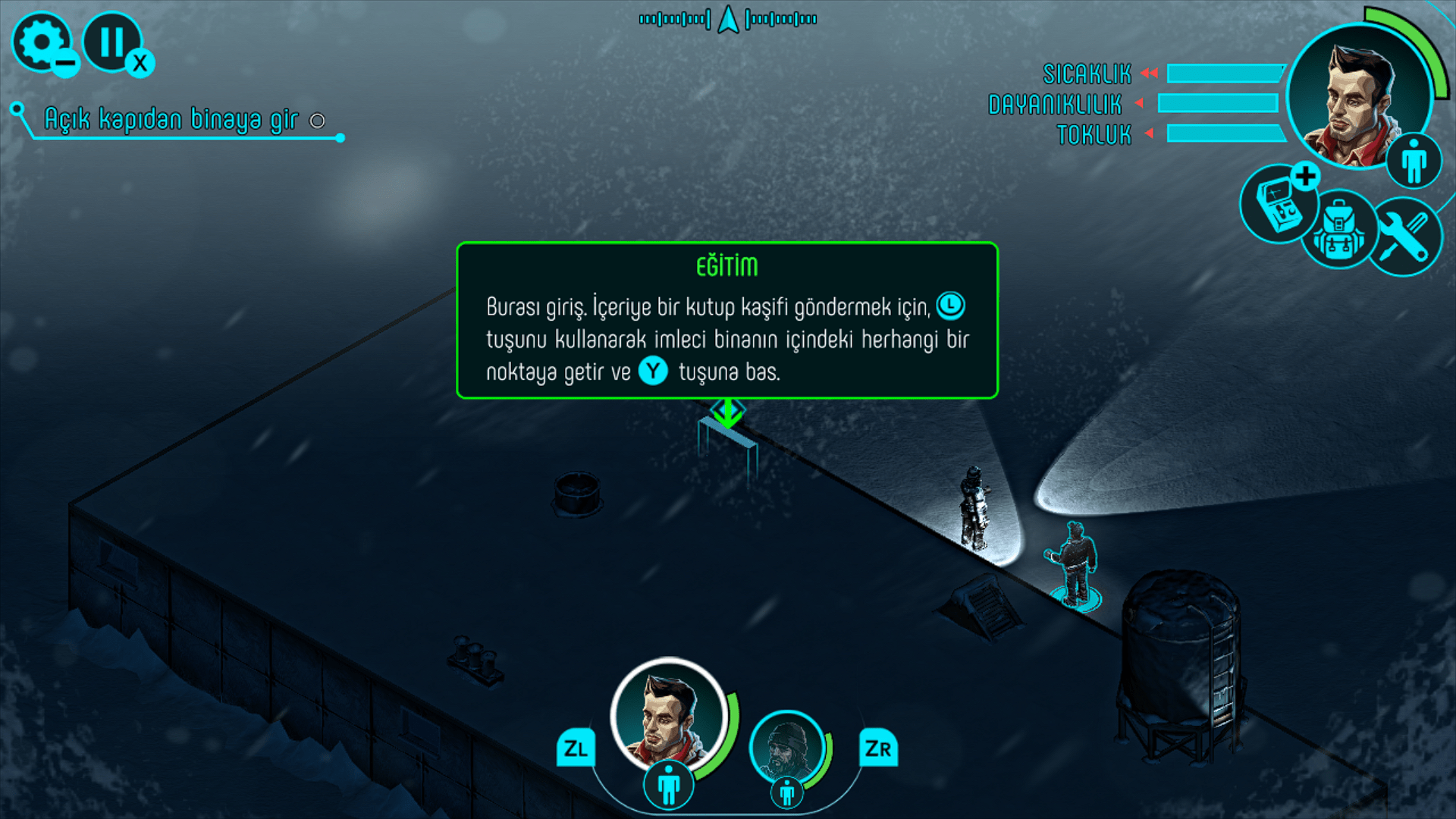The height and width of the screenshot is (819, 1456).
Task: Select the objective tracker "Açık kapıdan binaya gir"
Action: [x=172, y=120]
